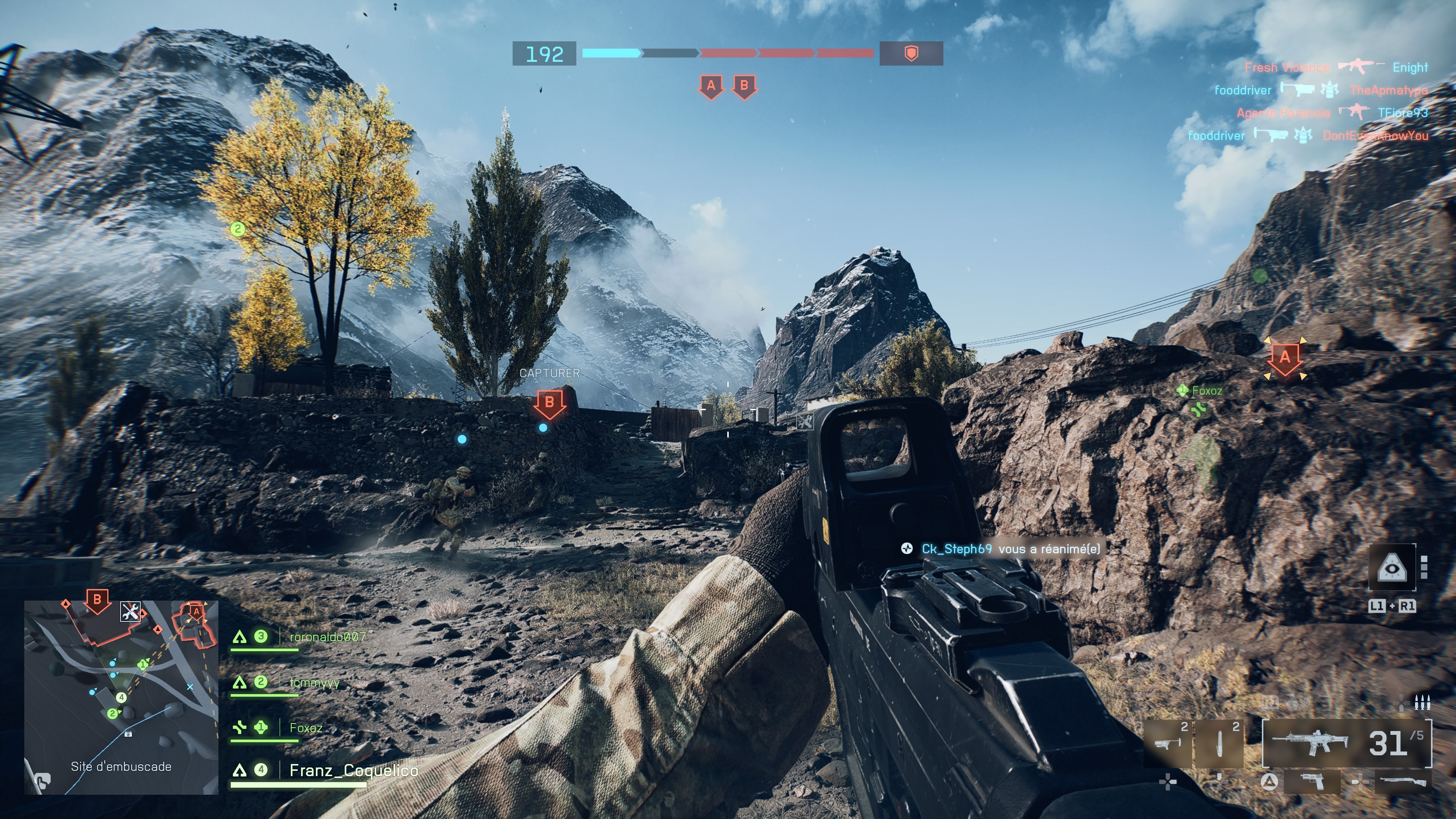
Task: Select your own row Franz_Coquelico
Action: tap(353, 770)
